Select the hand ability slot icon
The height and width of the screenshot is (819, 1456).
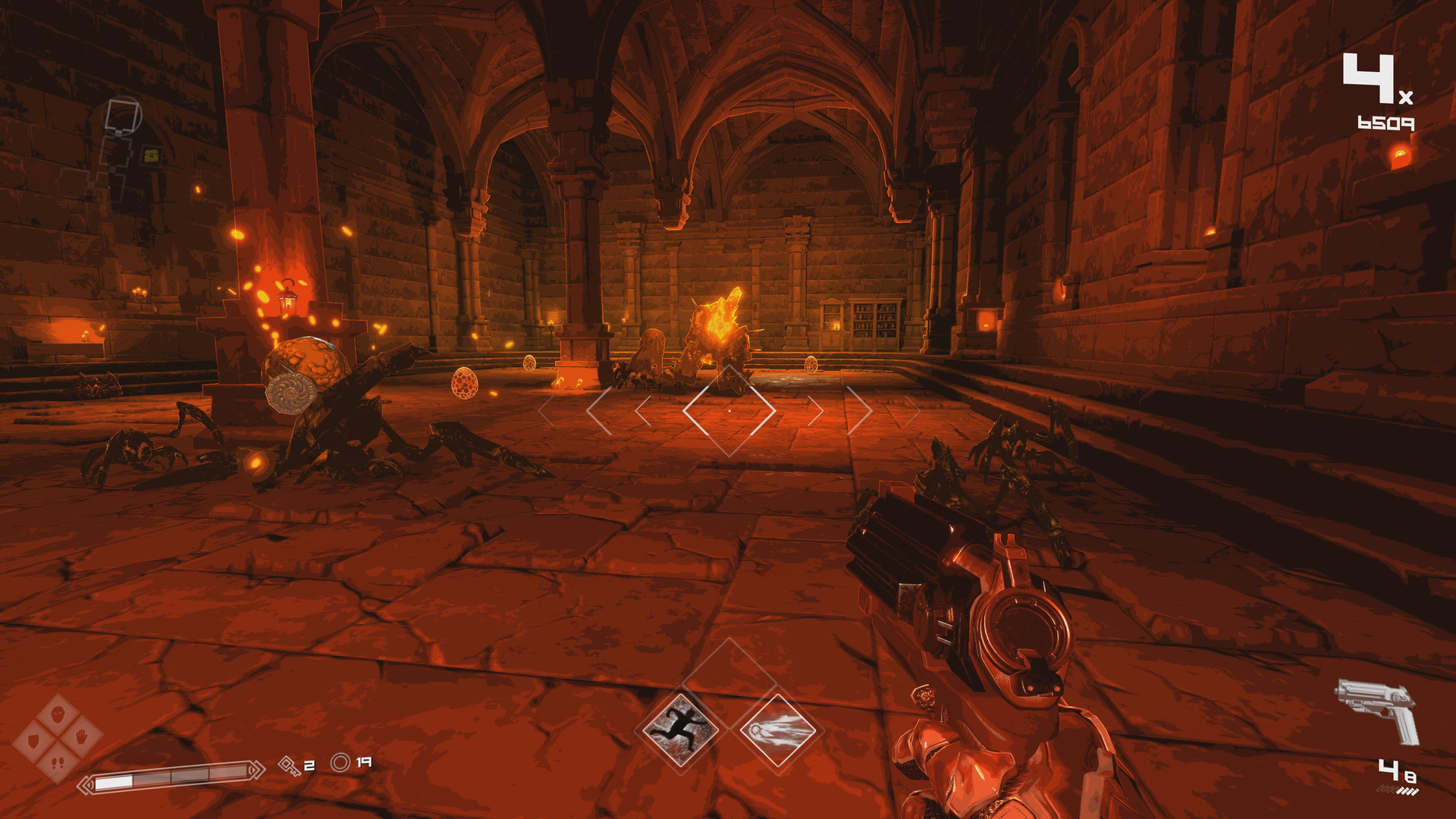click(x=80, y=738)
